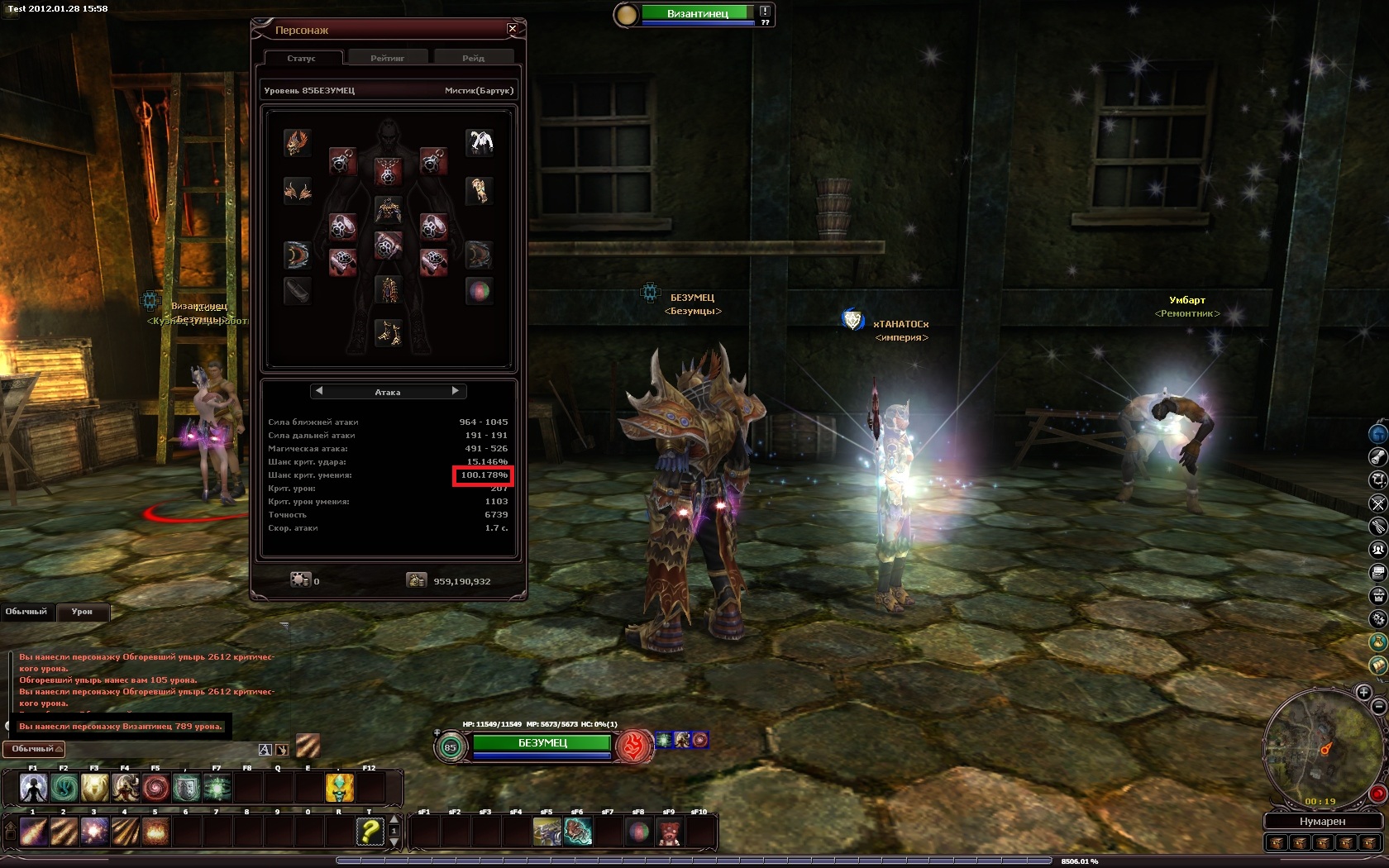Close the Персонаж character window
This screenshot has width=1389, height=868.
513,29
